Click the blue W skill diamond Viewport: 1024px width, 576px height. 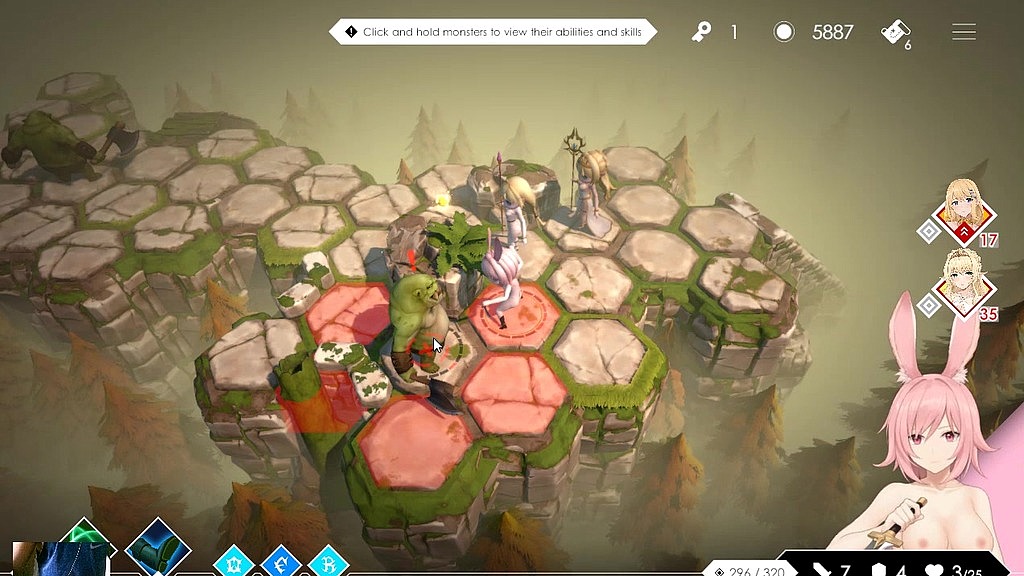coord(233,563)
